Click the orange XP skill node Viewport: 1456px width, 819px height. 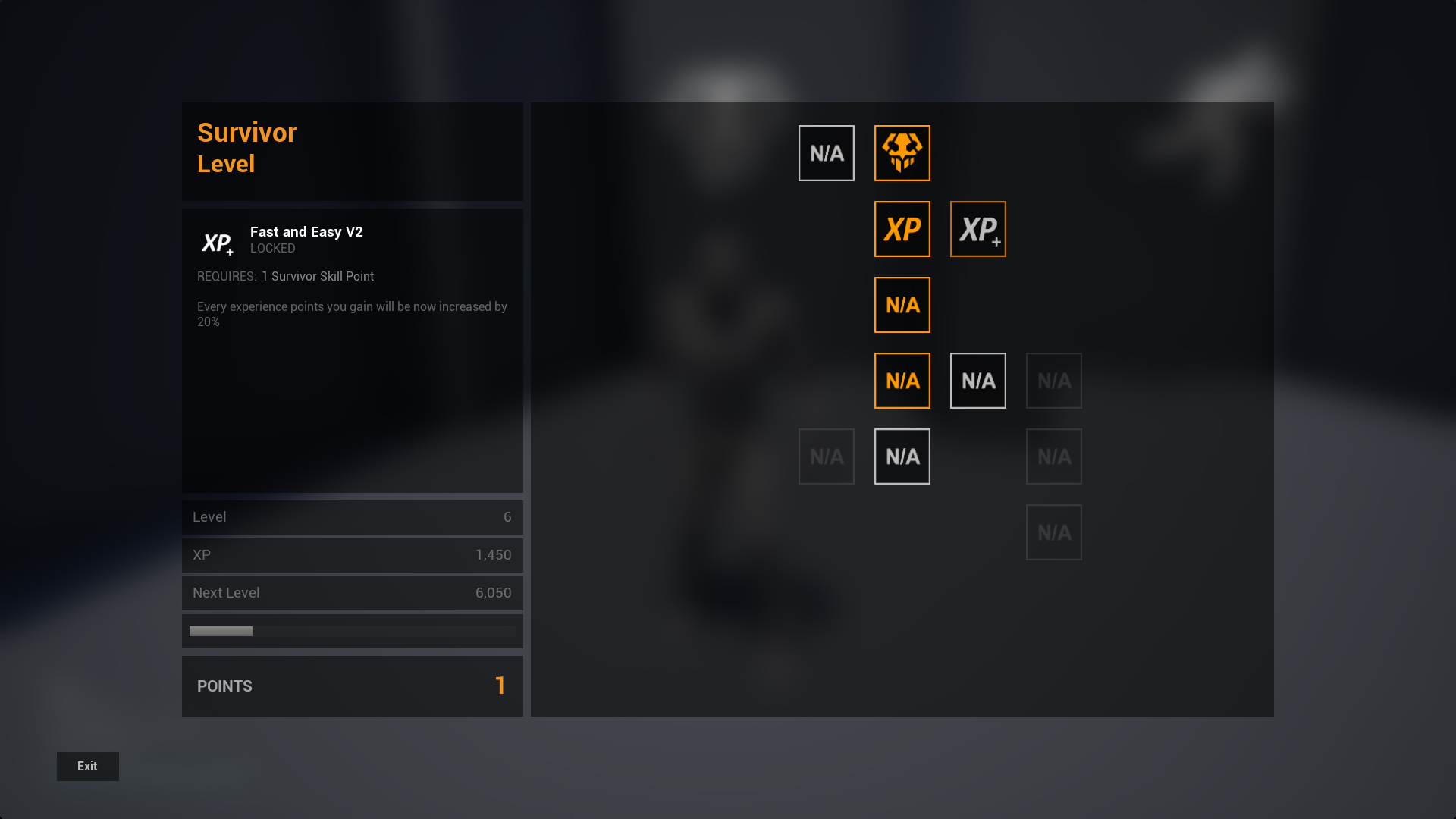point(902,229)
